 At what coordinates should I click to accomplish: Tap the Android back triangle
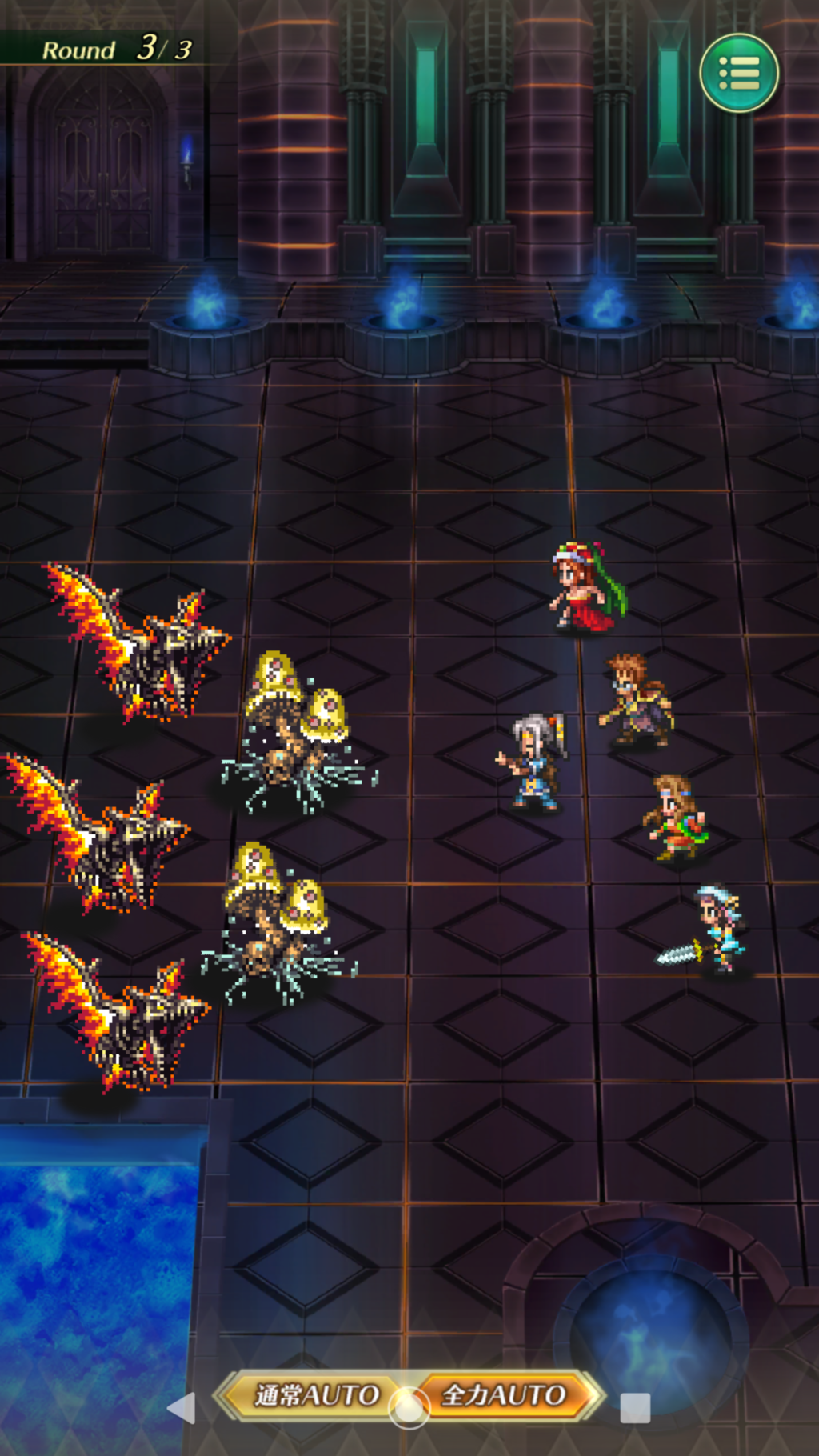click(182, 1408)
